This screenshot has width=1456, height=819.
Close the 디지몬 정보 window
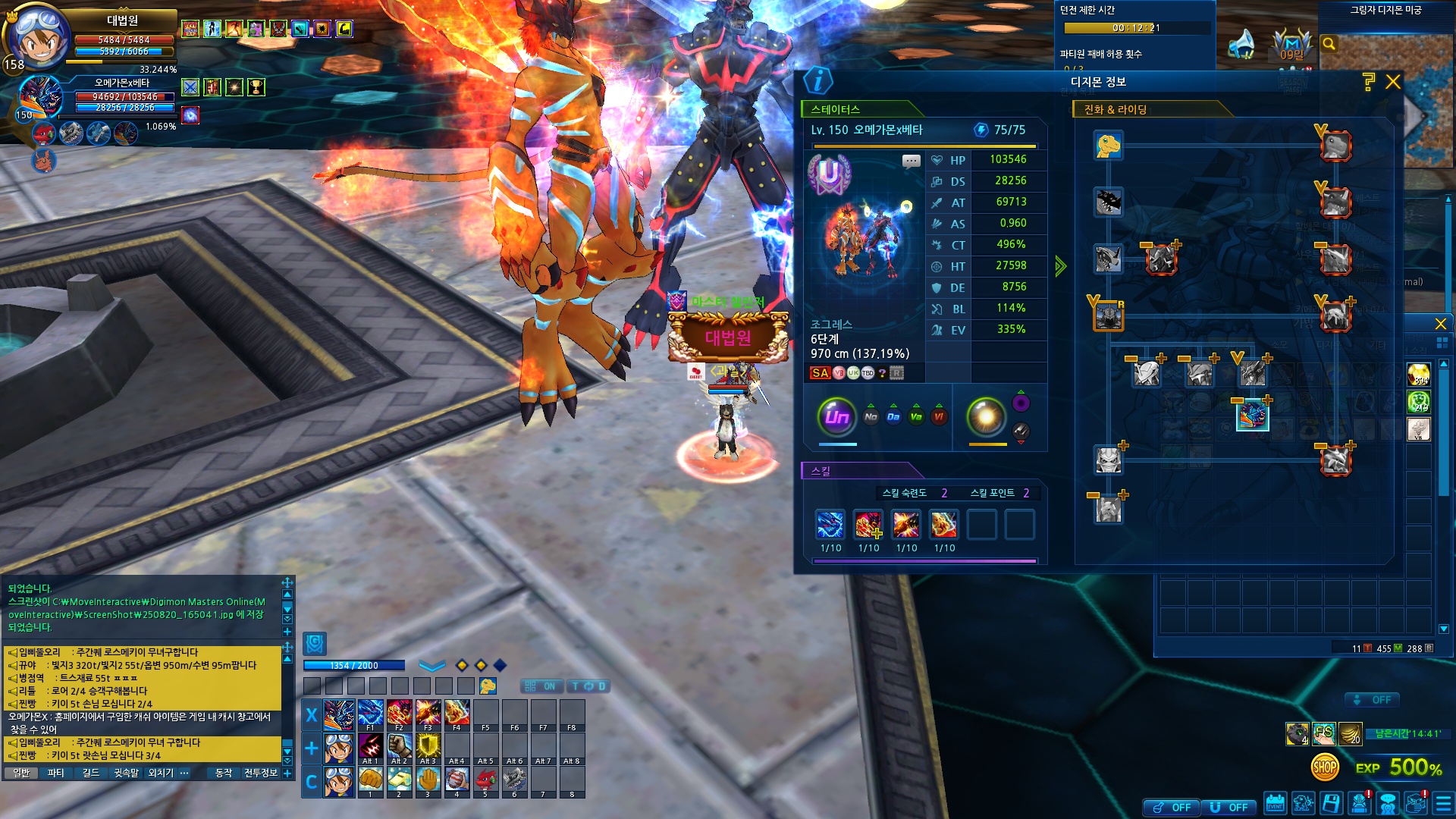click(1393, 82)
